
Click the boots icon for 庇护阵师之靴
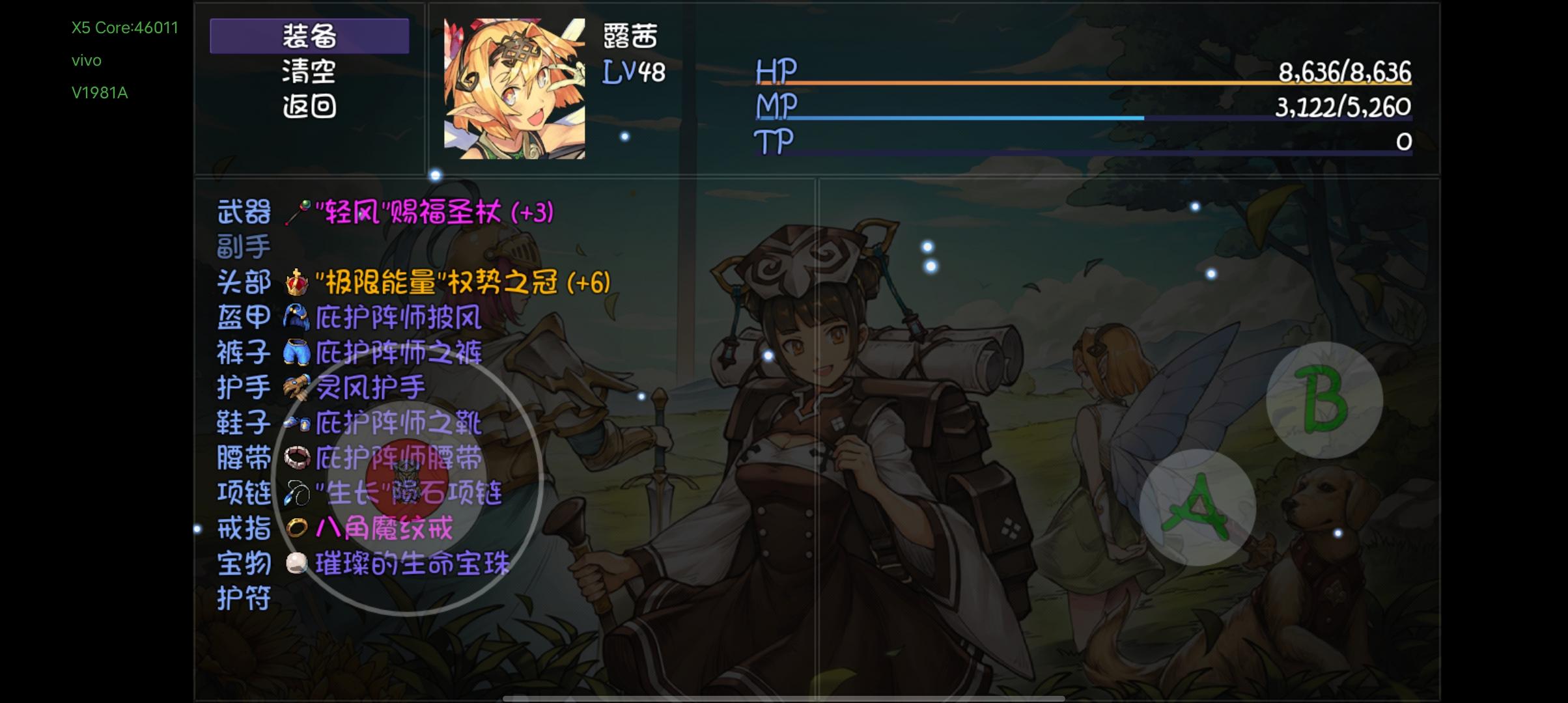coord(296,423)
